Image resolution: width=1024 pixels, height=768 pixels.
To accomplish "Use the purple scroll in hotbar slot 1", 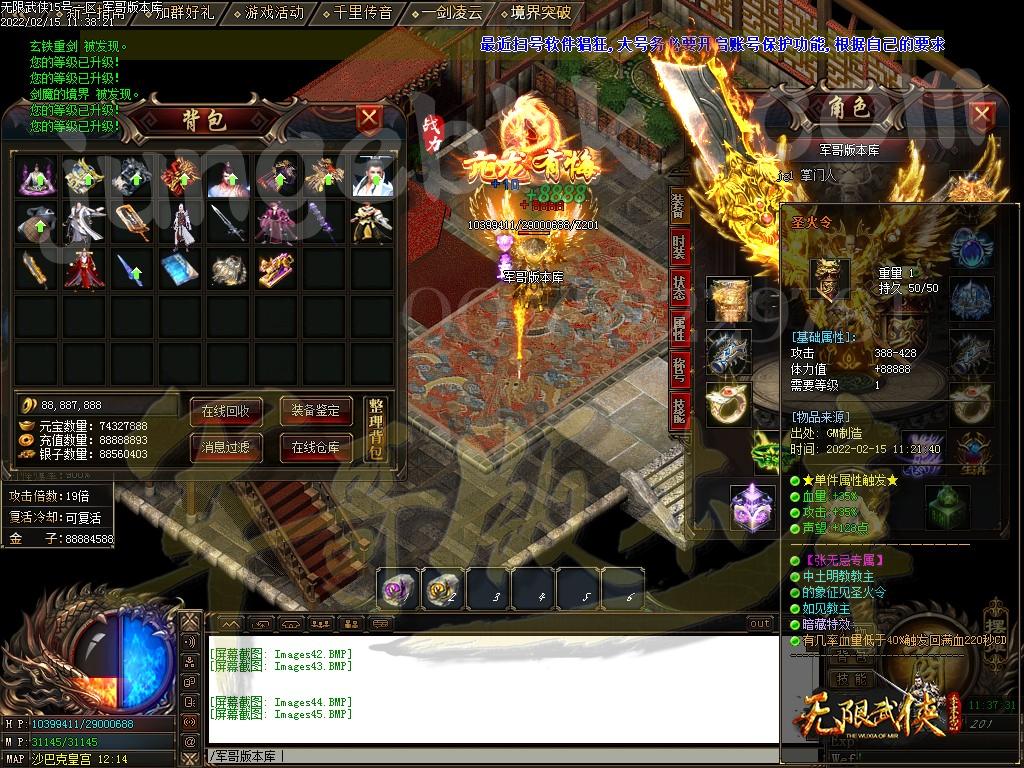I will click(x=397, y=590).
